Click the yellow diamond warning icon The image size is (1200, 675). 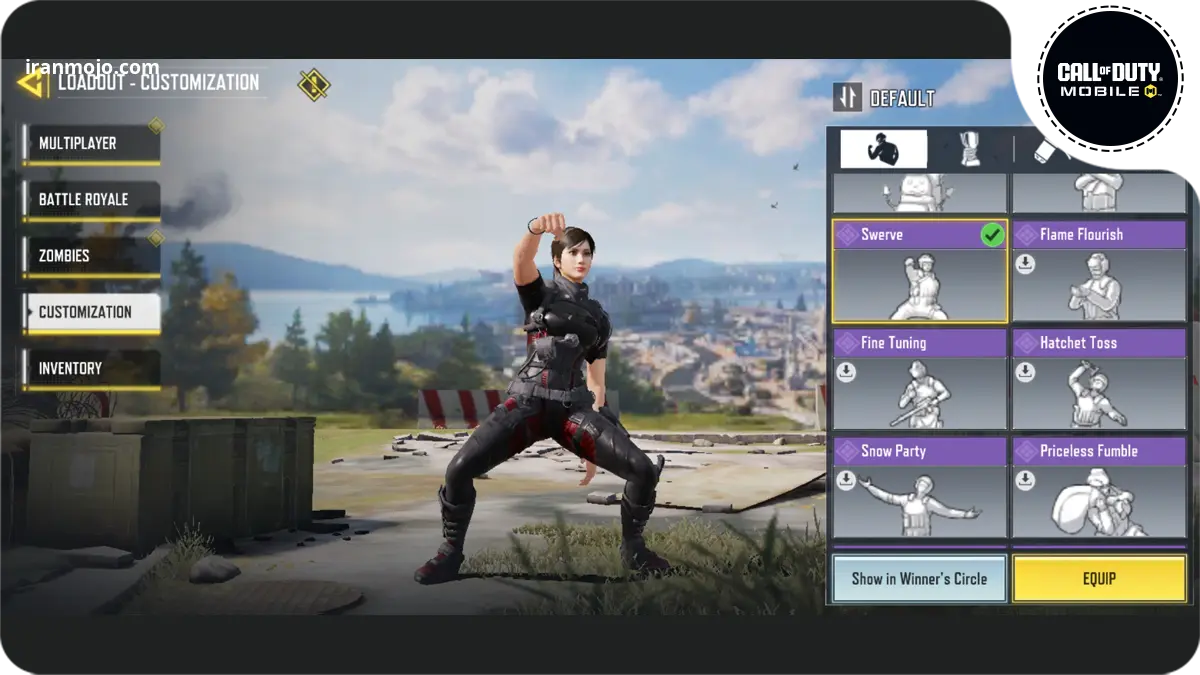pos(314,84)
